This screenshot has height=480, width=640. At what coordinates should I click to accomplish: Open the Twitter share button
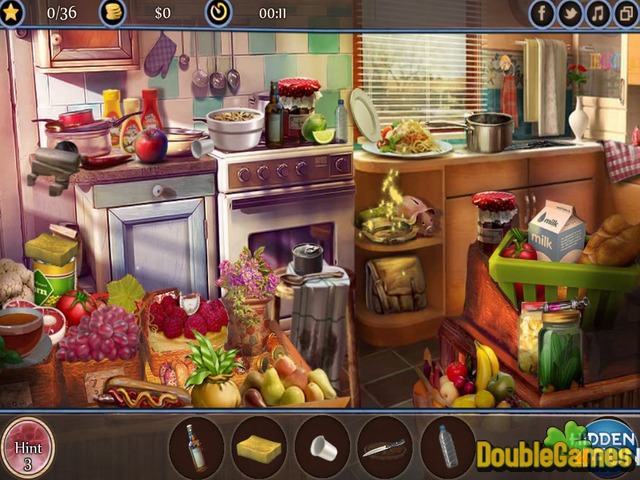[570, 13]
